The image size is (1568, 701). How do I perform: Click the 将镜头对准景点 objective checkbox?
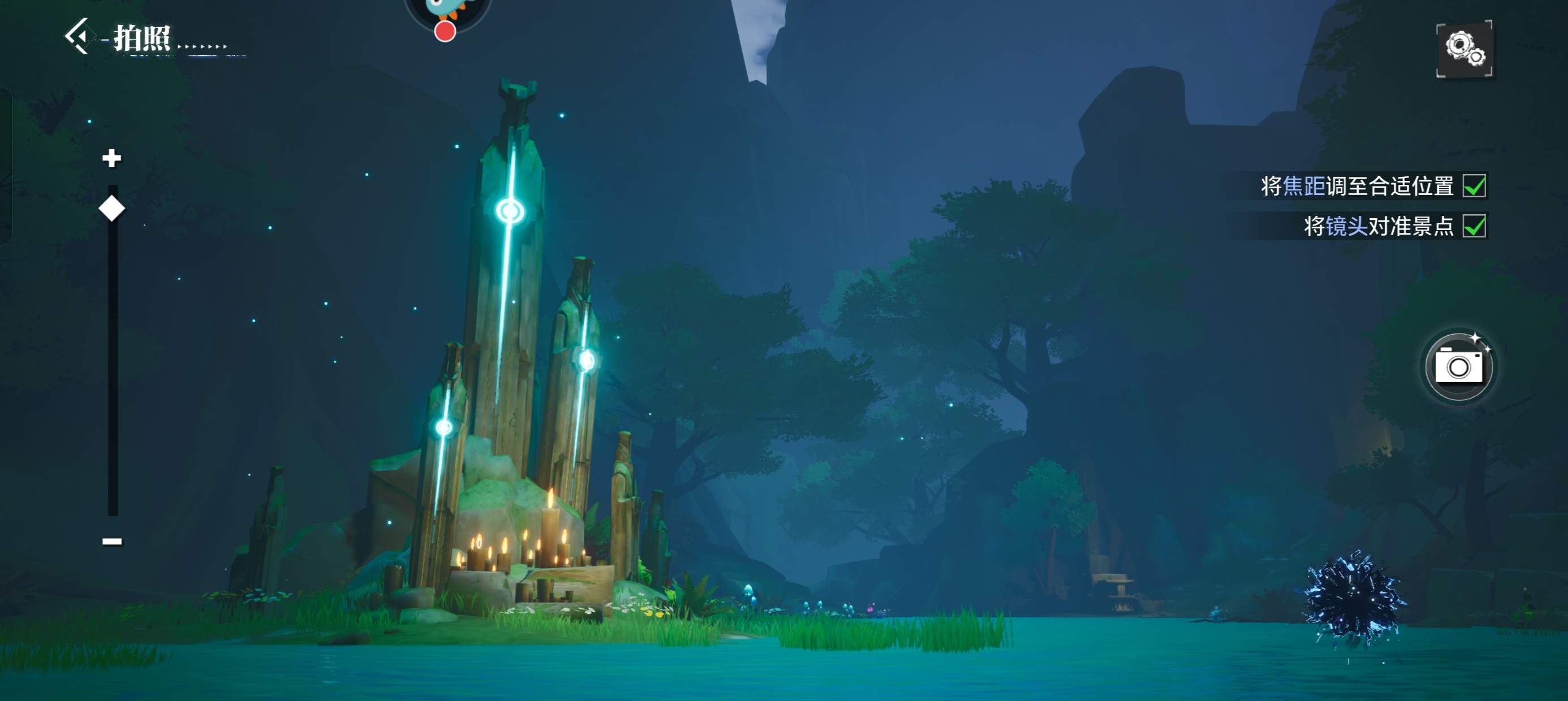tap(1474, 226)
